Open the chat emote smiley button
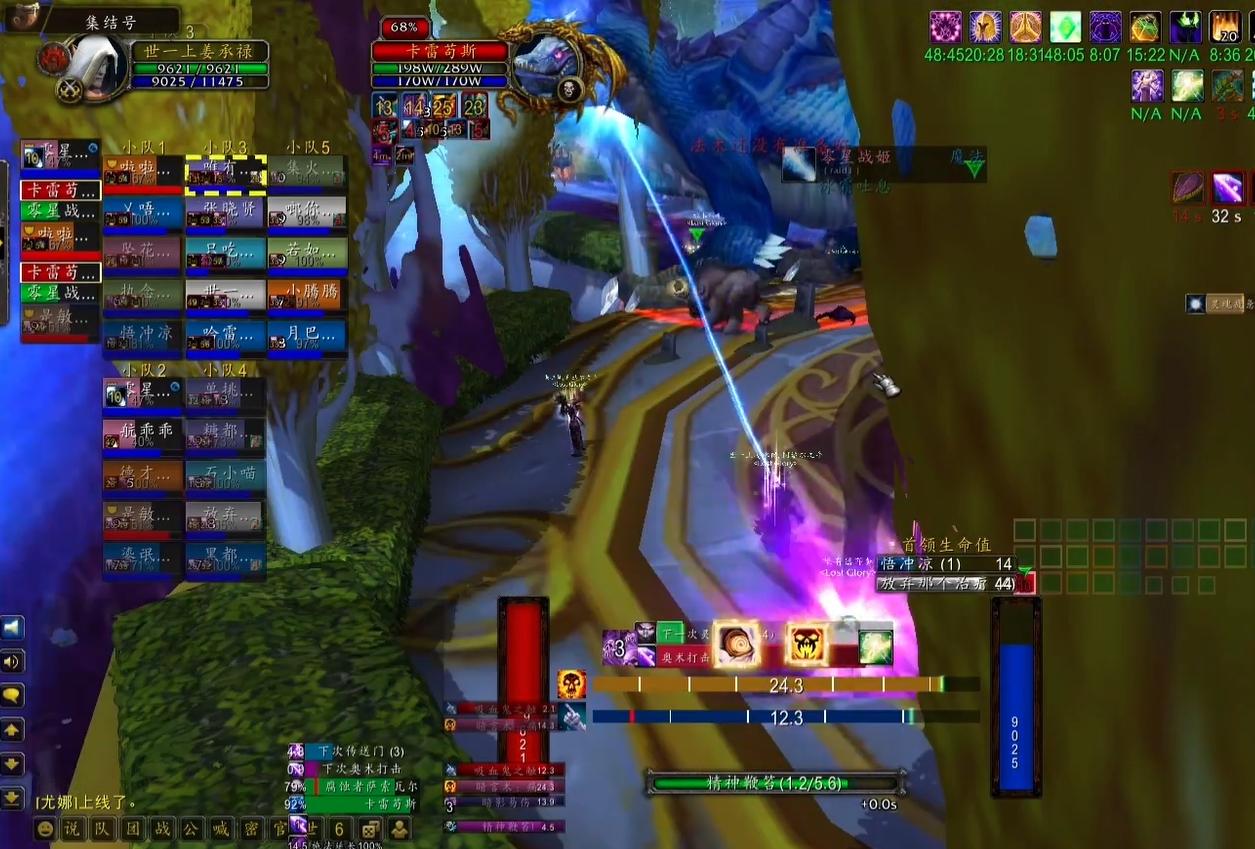1255x849 pixels. (46, 829)
